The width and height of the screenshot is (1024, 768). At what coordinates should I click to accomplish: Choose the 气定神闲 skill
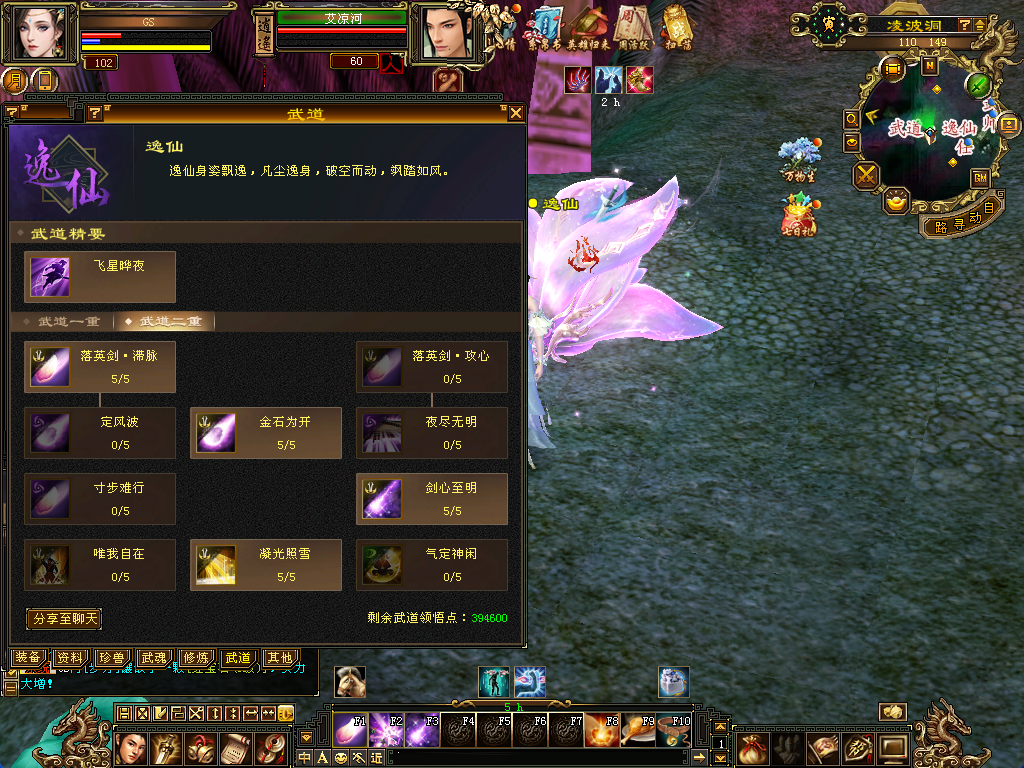432,565
